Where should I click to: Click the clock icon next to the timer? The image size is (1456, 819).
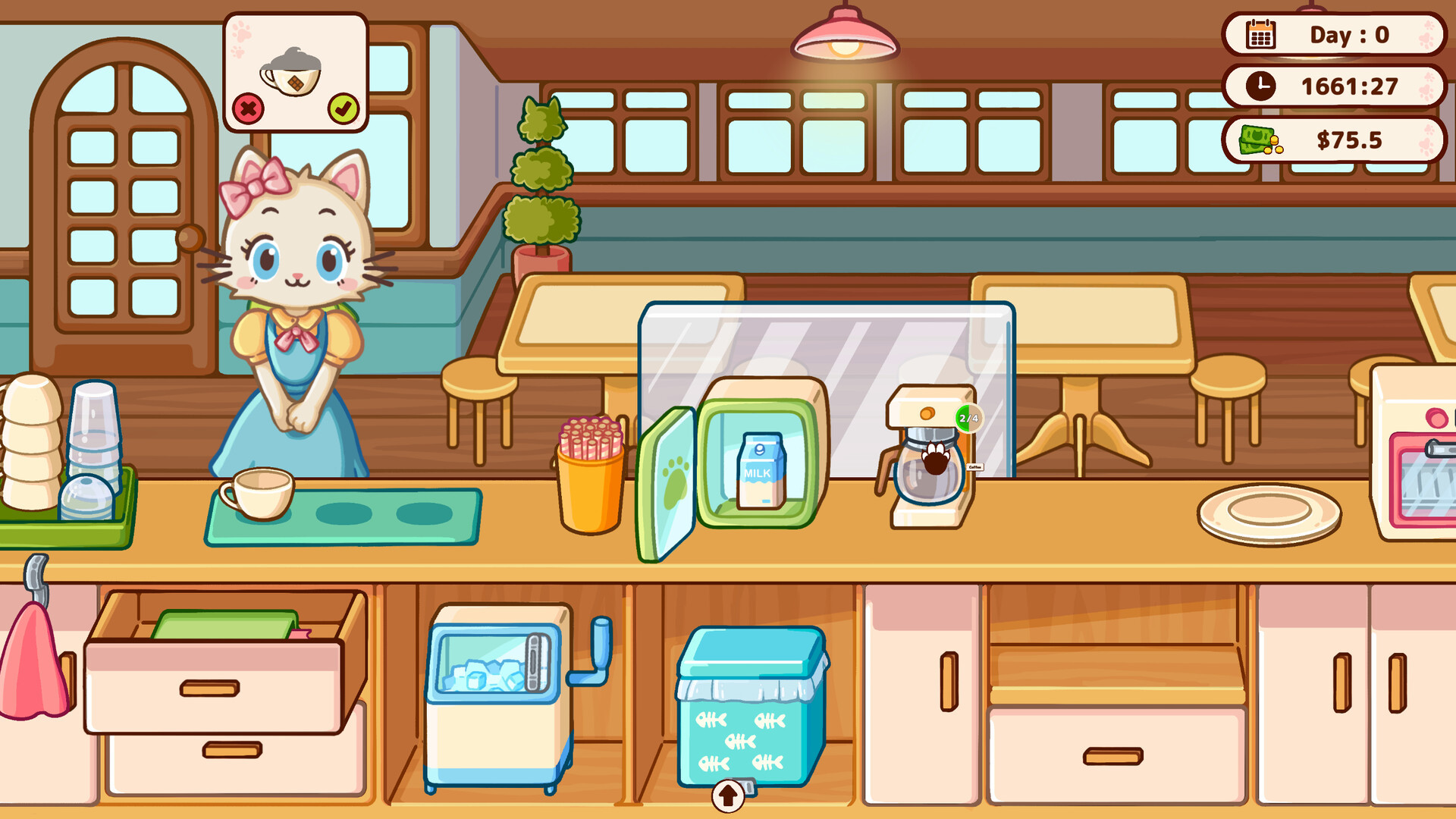coord(1260,86)
